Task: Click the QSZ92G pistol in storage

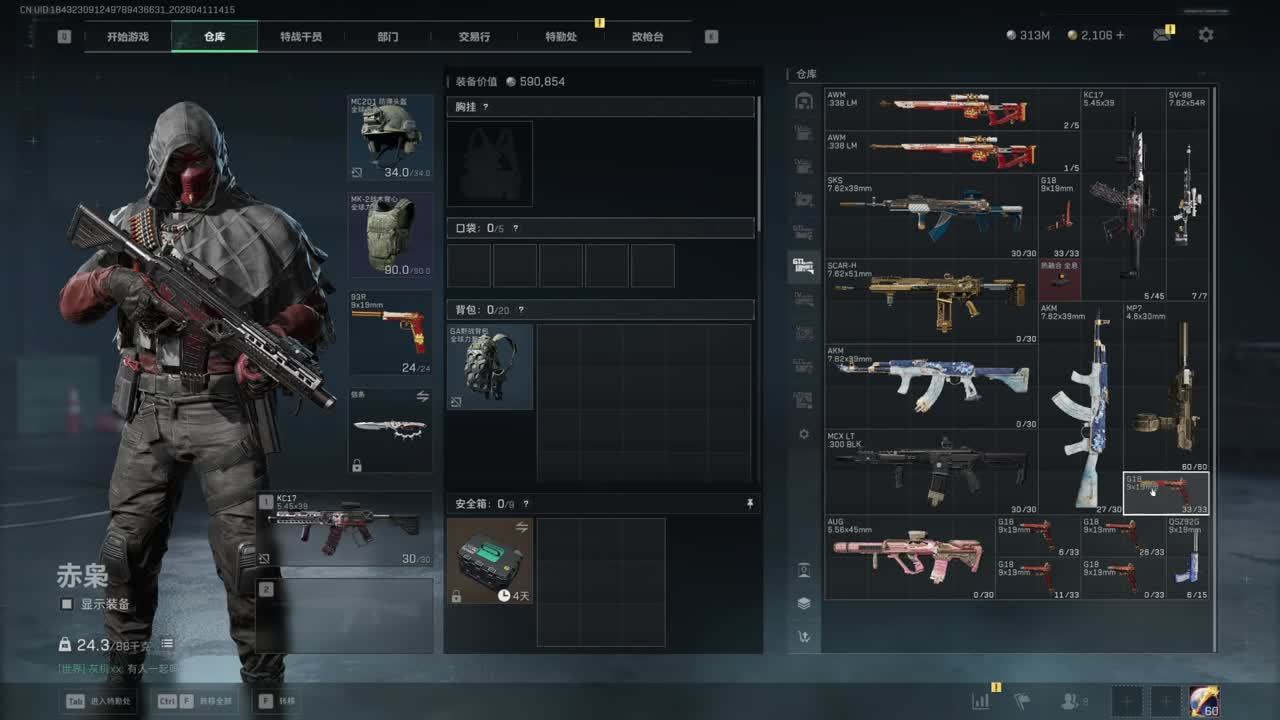Action: coord(1187,557)
